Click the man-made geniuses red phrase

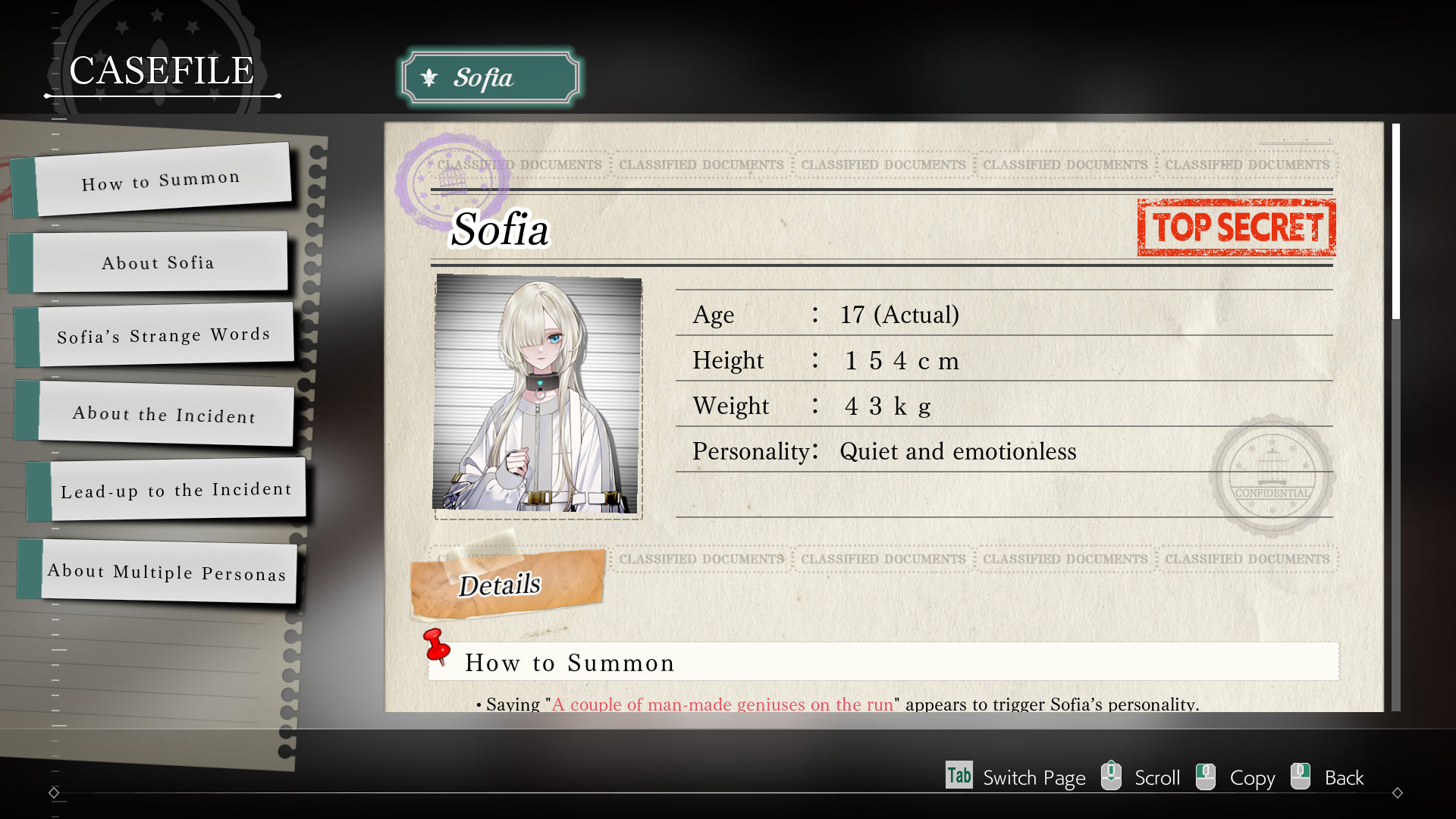[x=722, y=704]
